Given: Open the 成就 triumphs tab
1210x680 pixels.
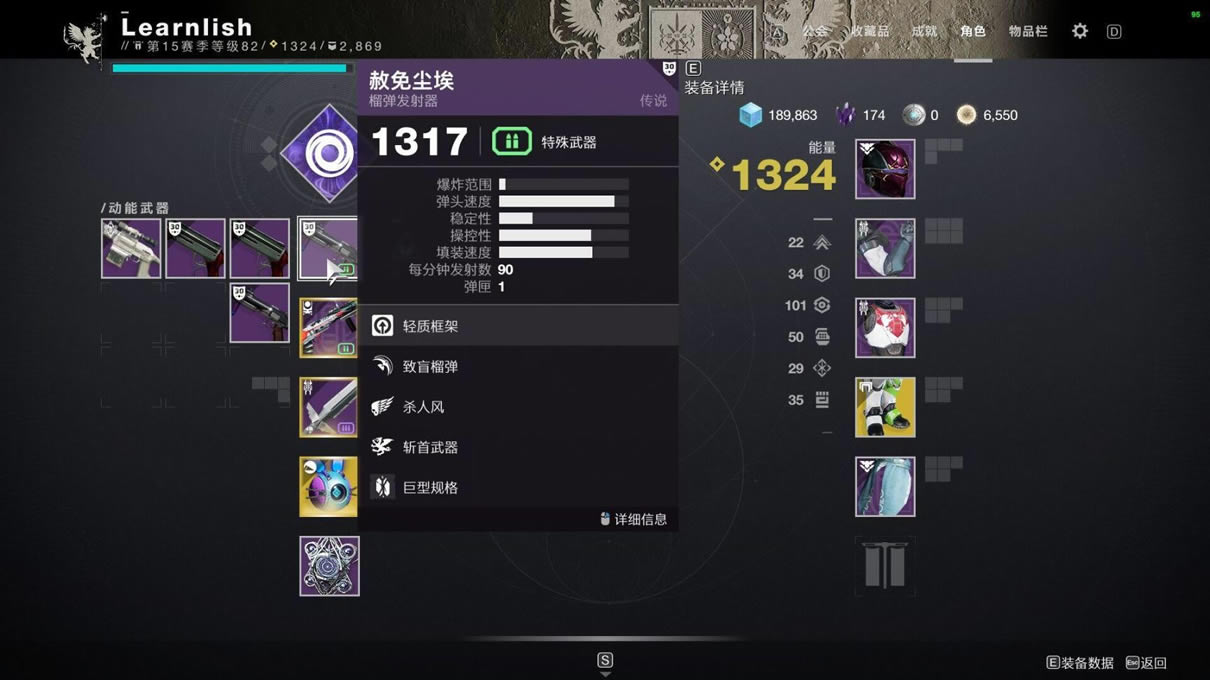Looking at the screenshot, I should click(x=924, y=31).
